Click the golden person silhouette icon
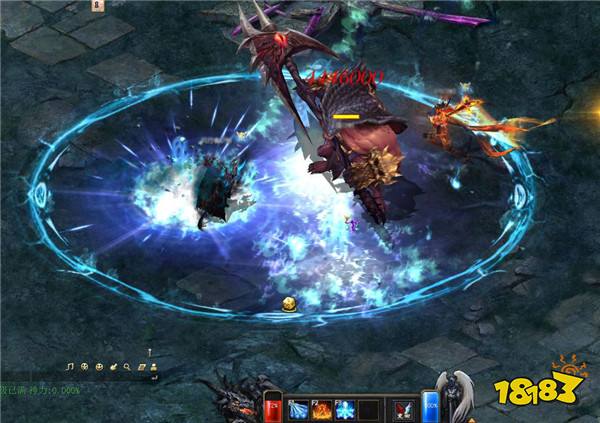Viewport: 600px width, 423px height. click(x=154, y=366)
